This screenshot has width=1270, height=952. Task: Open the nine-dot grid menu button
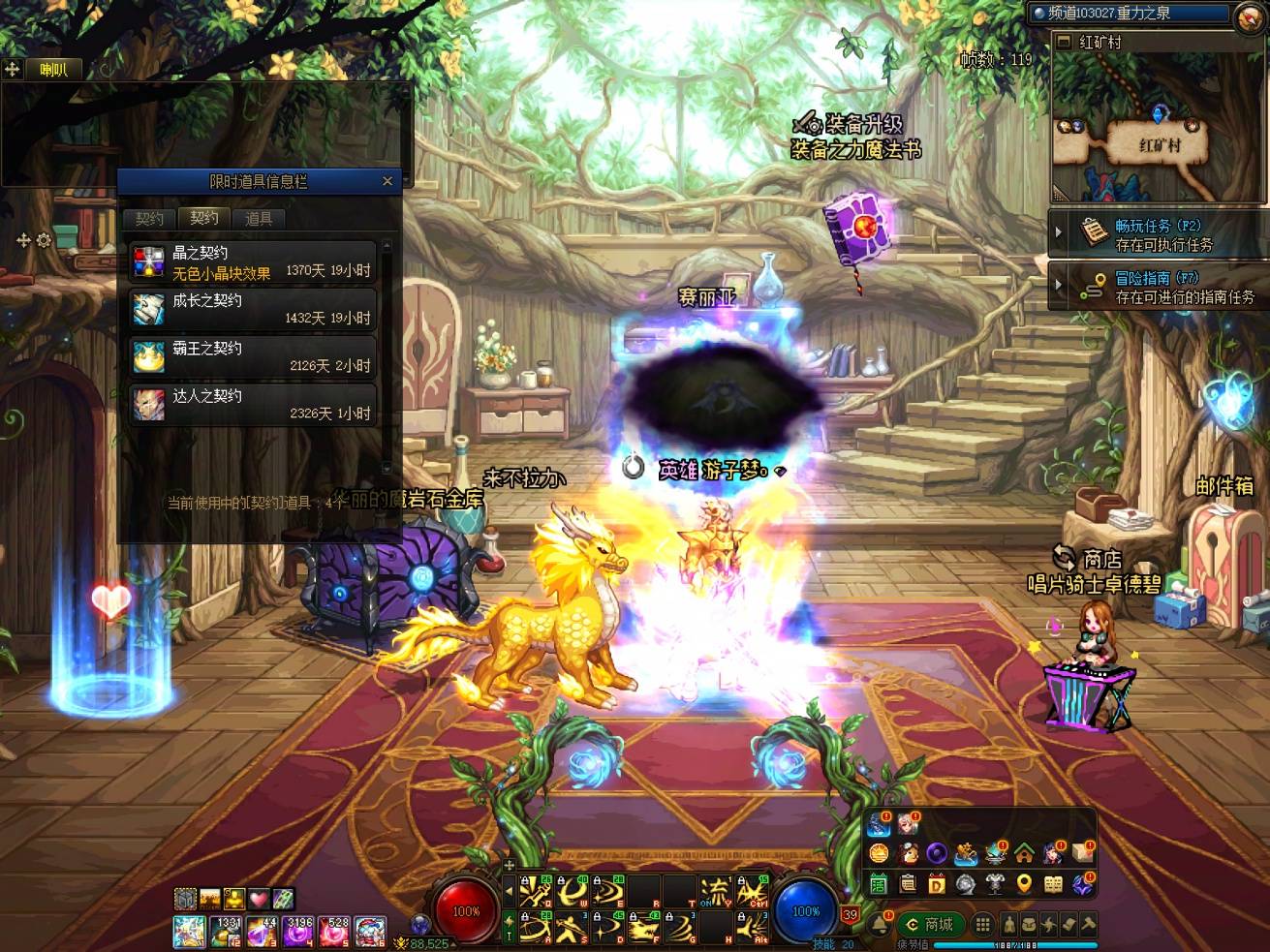(x=983, y=924)
